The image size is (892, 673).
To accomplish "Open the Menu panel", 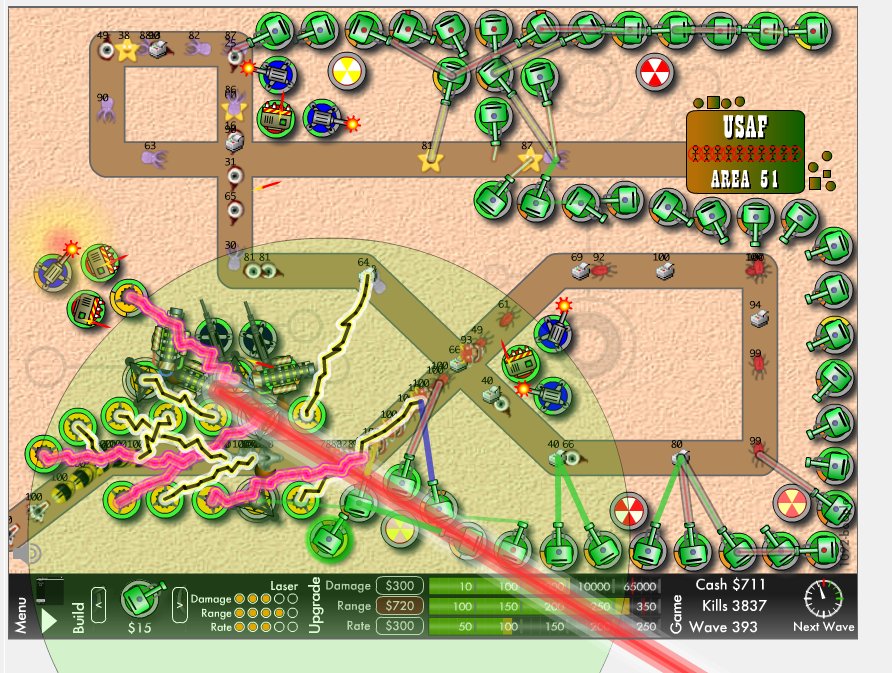I will [22, 616].
